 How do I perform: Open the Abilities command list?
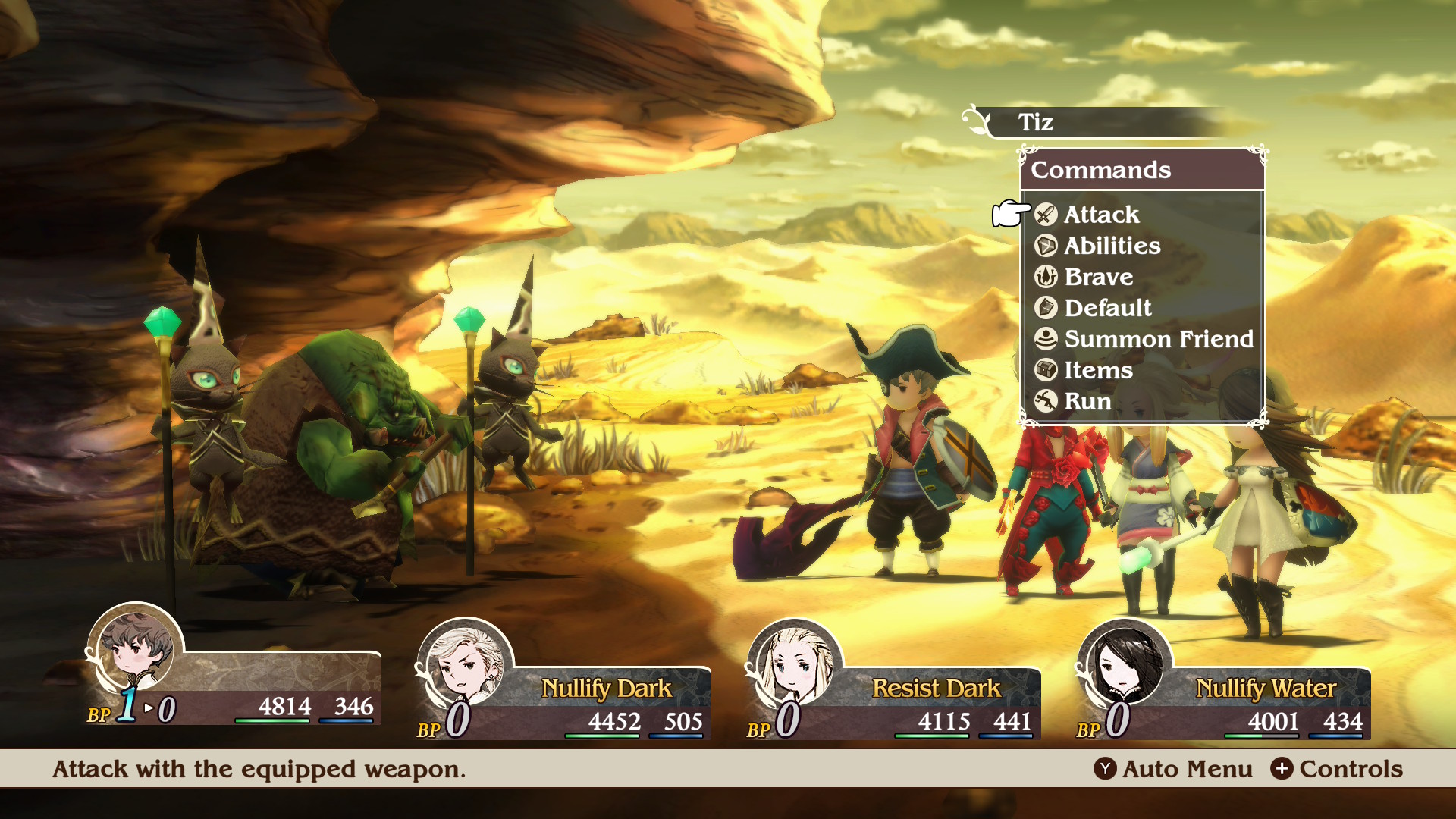tap(1111, 246)
